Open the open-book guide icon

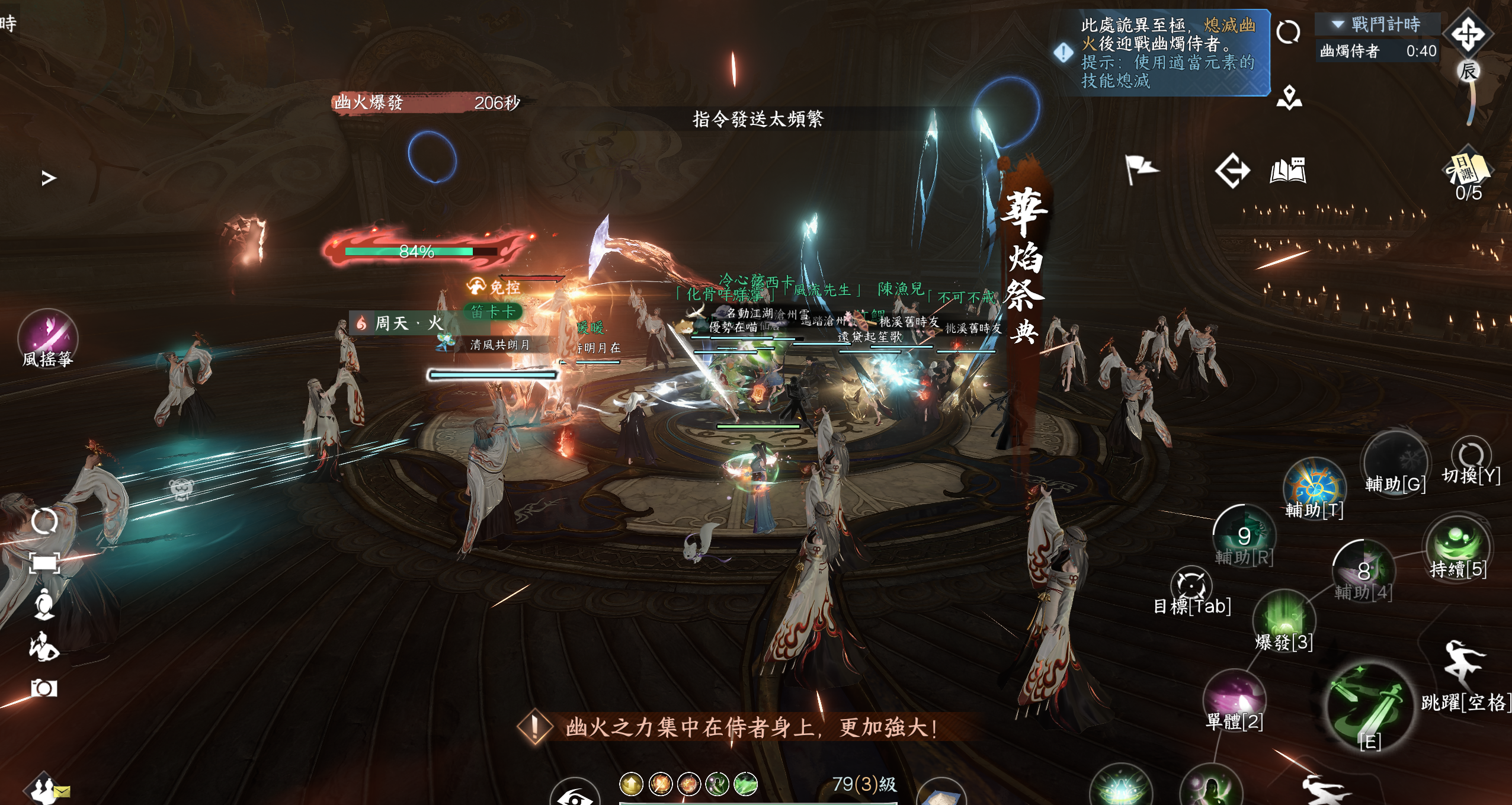coord(1287,171)
